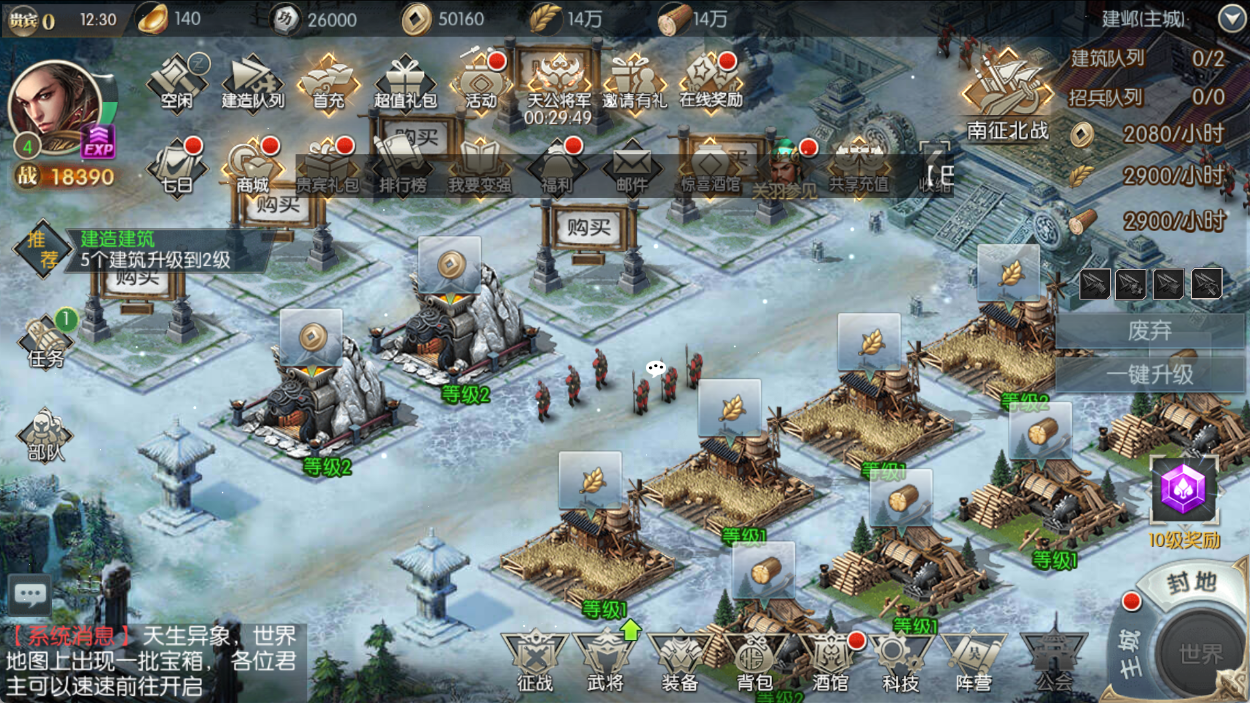Open the 征战 campaign menu
Image resolution: width=1250 pixels, height=703 pixels.
[535, 662]
